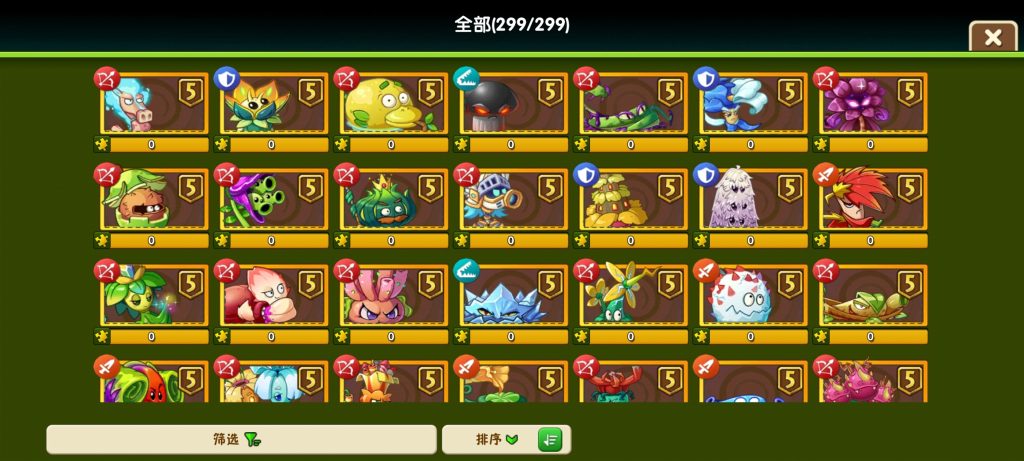
Task: Select the pink dragon fruit plant card
Action: 871,383
